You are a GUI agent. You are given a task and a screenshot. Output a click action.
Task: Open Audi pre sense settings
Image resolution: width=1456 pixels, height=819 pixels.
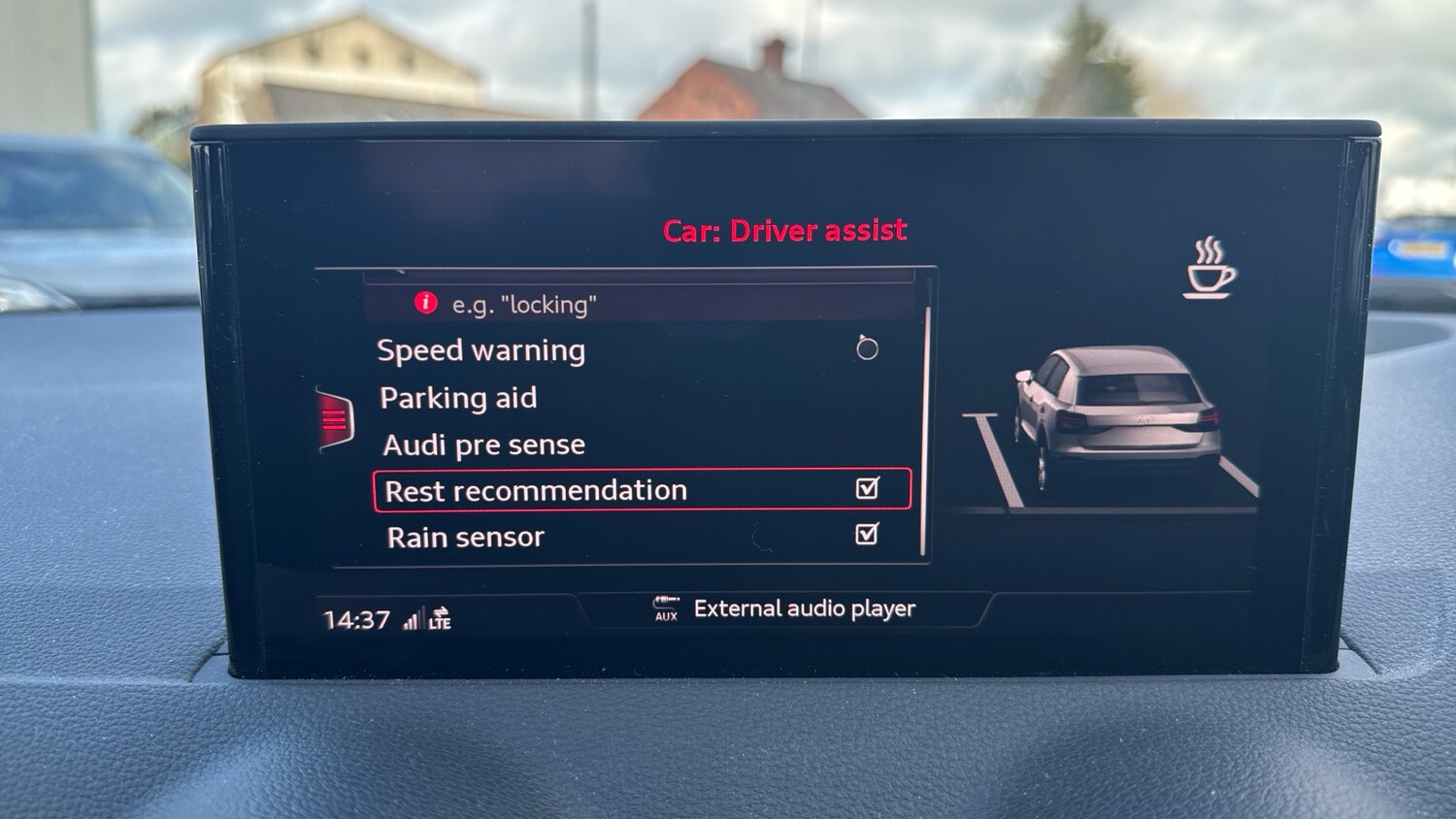tap(484, 444)
